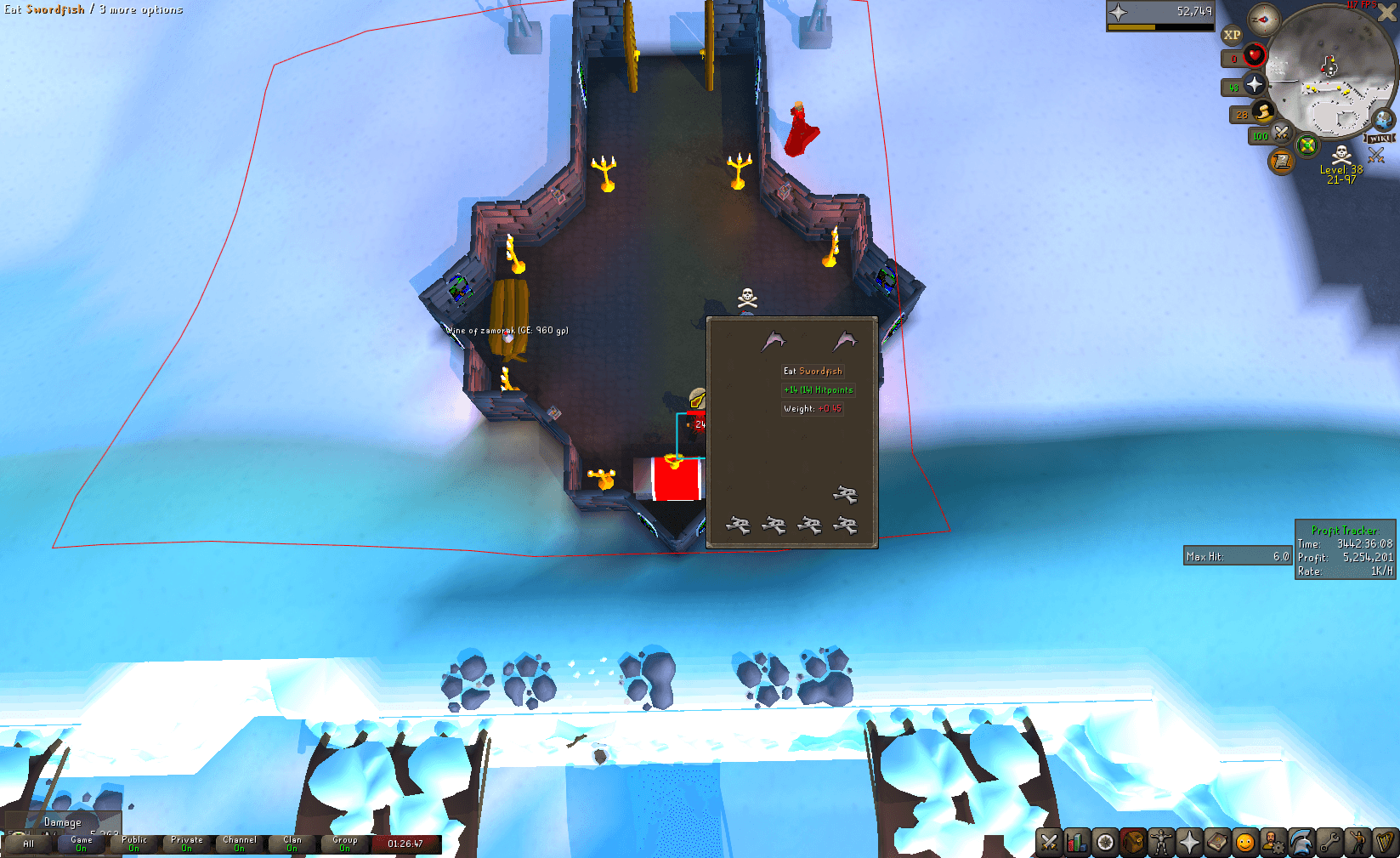This screenshot has width=1400, height=858.
Task: Select the Combat Options swords tab
Action: click(x=1051, y=843)
